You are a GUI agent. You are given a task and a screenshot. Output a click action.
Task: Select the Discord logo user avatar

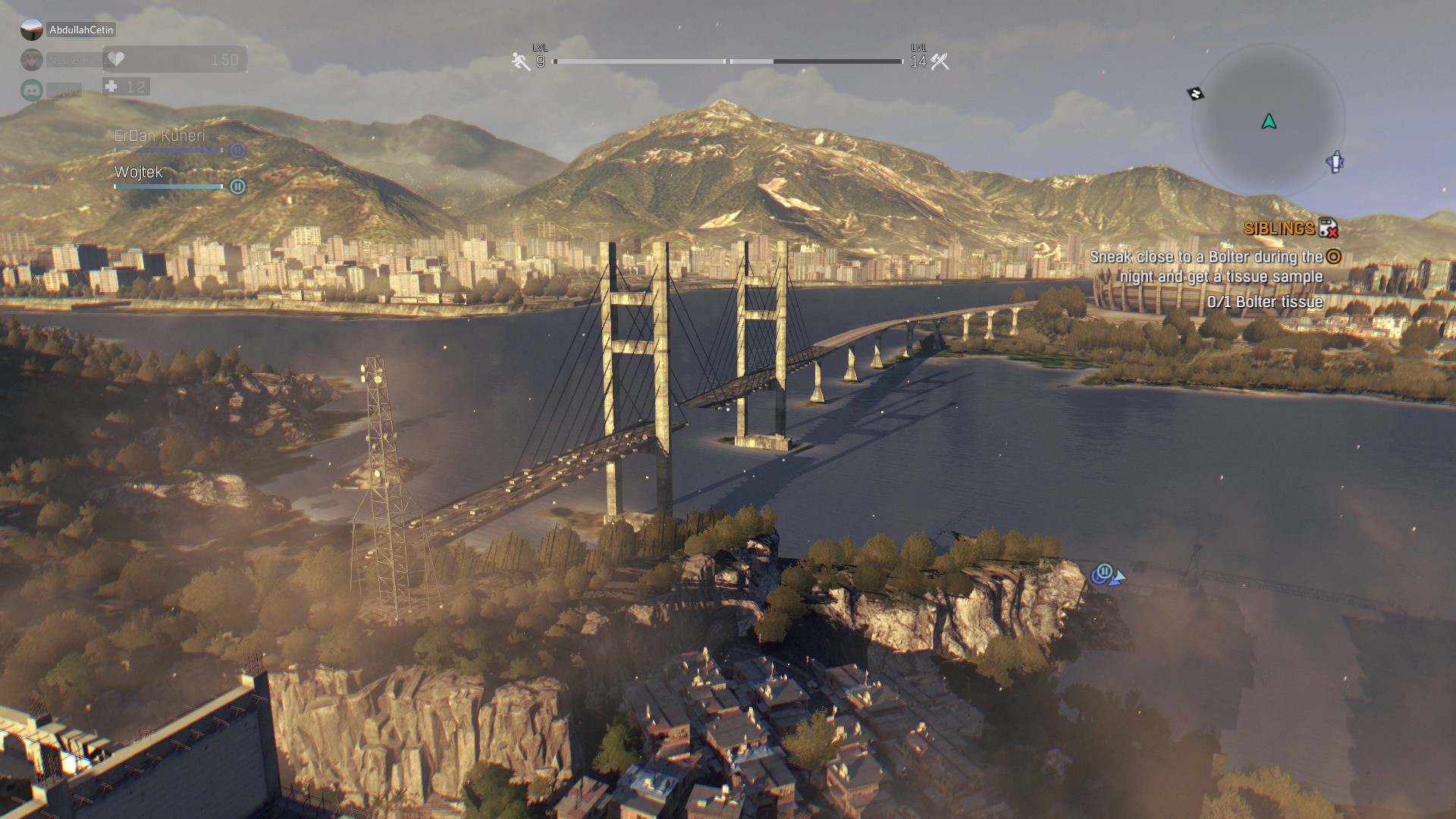(32, 90)
